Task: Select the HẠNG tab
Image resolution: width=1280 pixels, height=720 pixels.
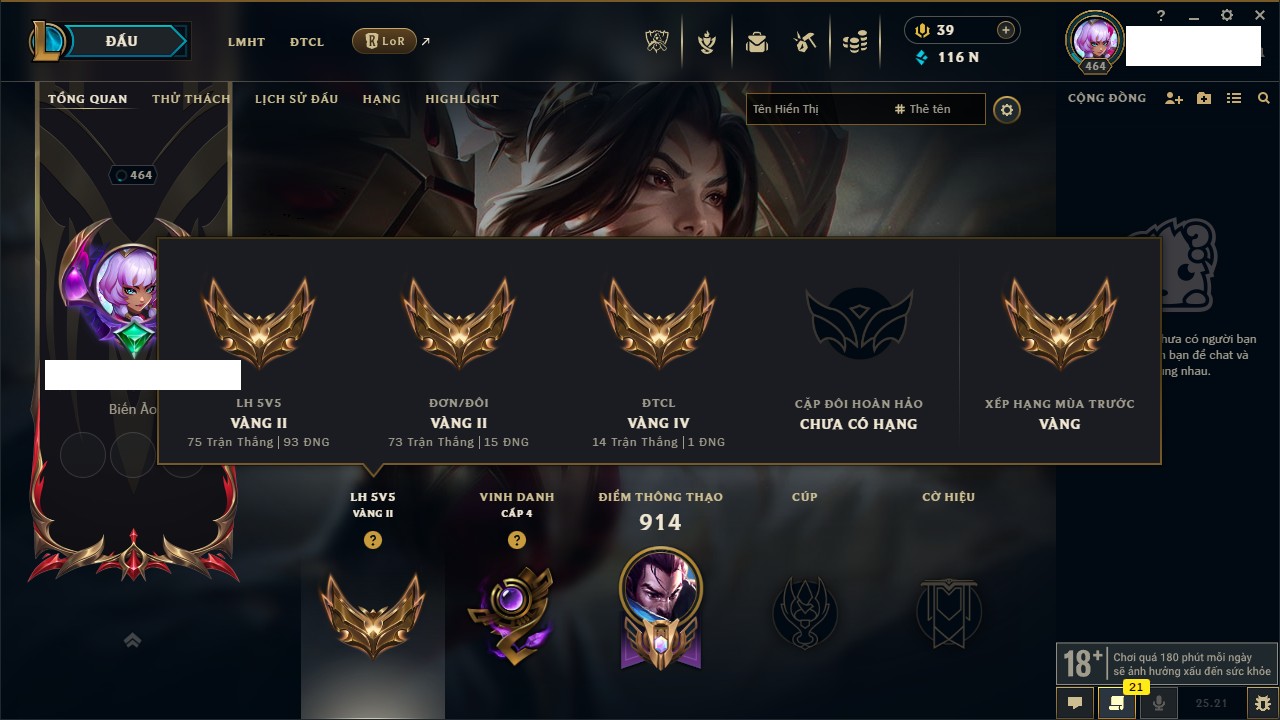Action: (x=381, y=99)
